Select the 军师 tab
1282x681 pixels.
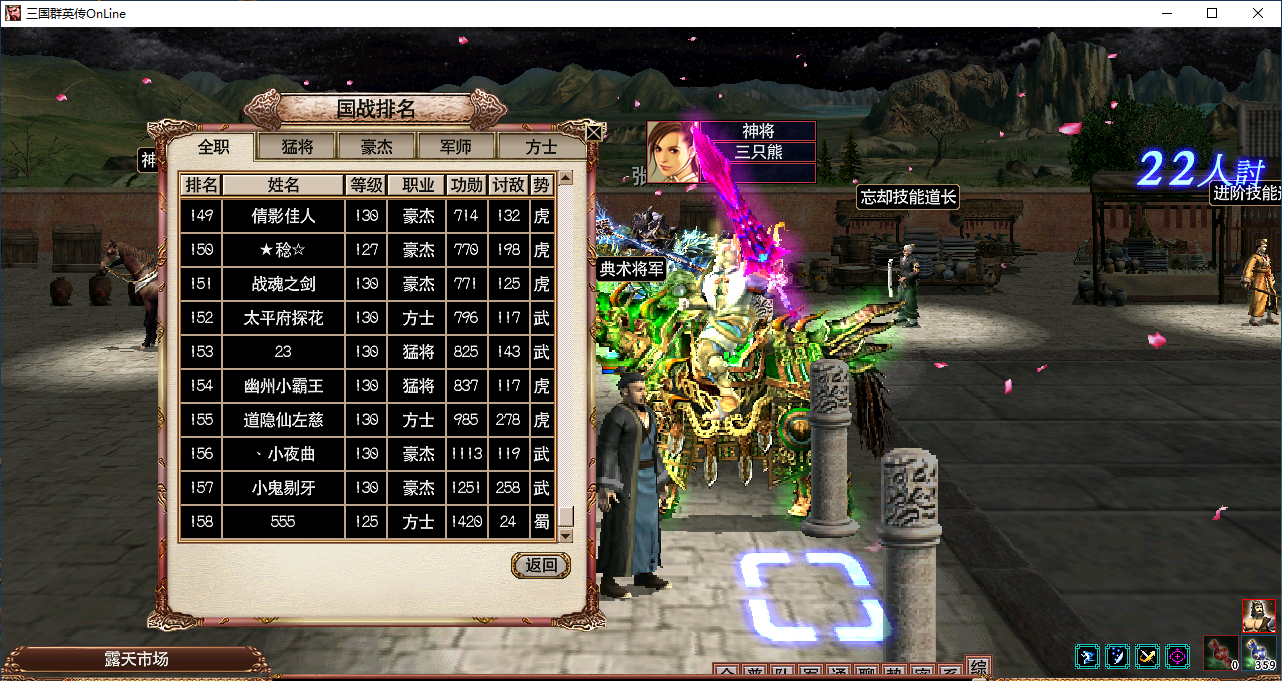[x=457, y=147]
